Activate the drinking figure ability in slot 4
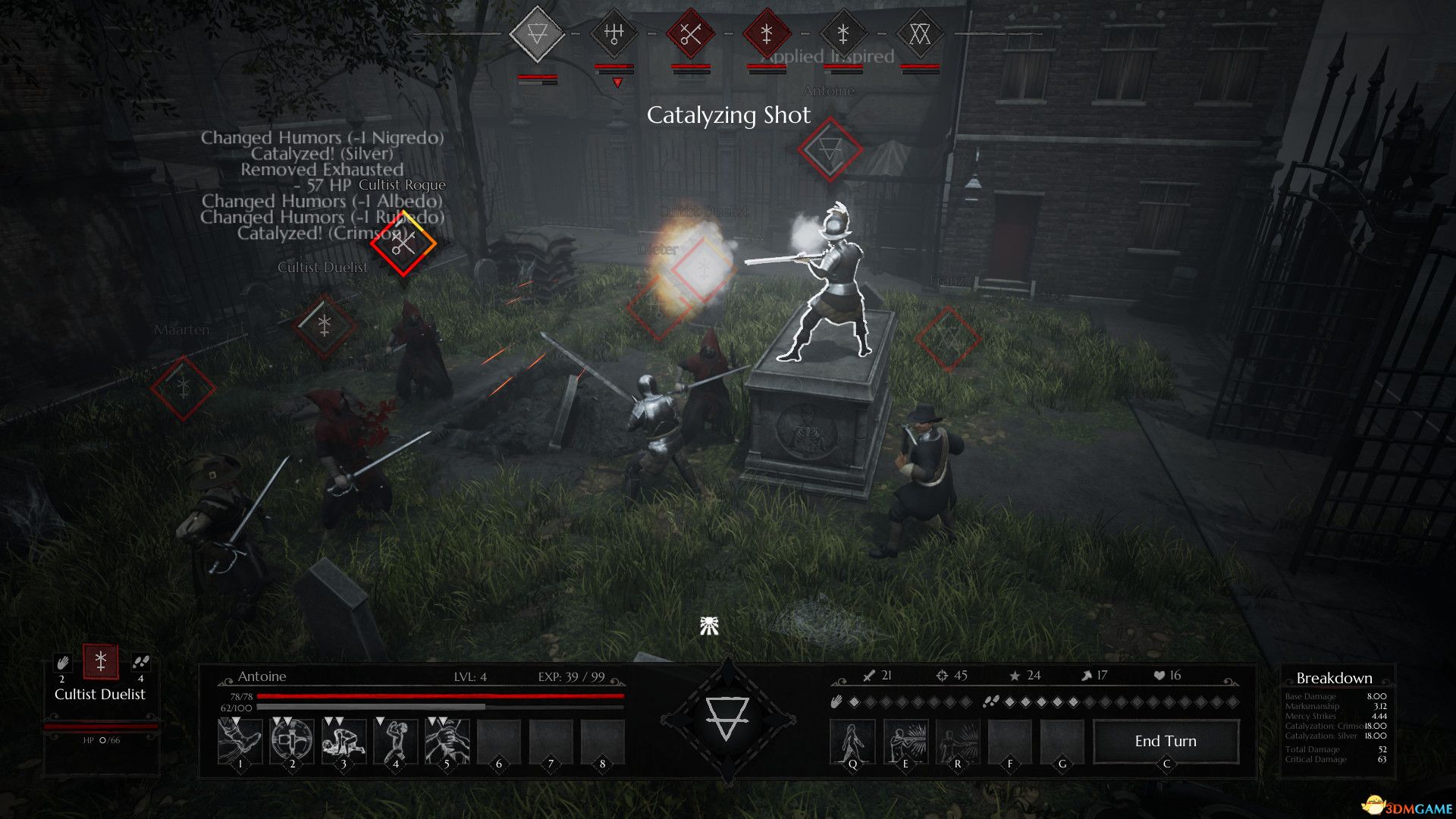Viewport: 1456px width, 819px height. click(x=395, y=740)
